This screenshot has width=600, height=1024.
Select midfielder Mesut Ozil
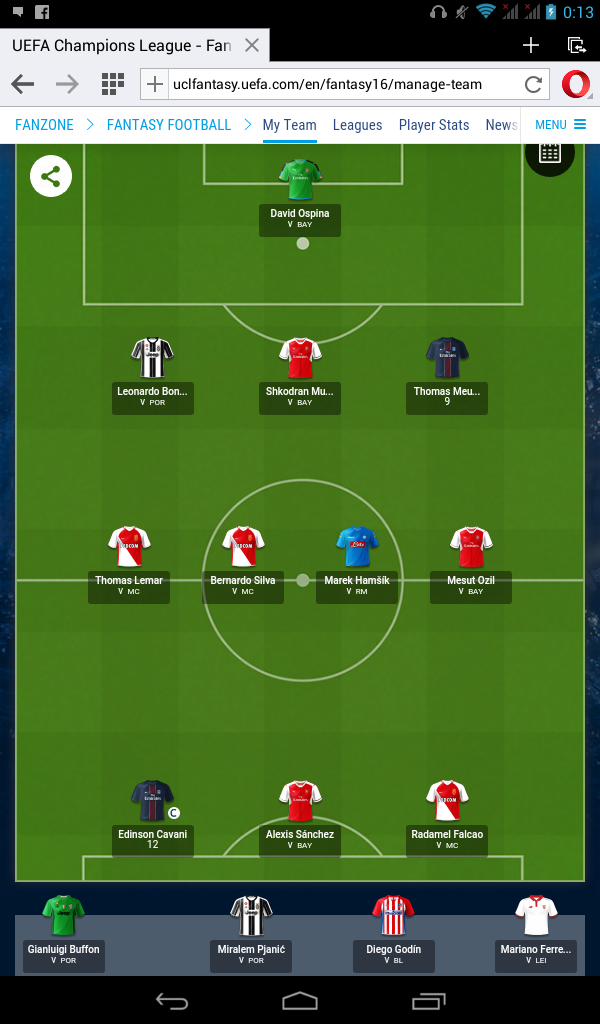(471, 547)
